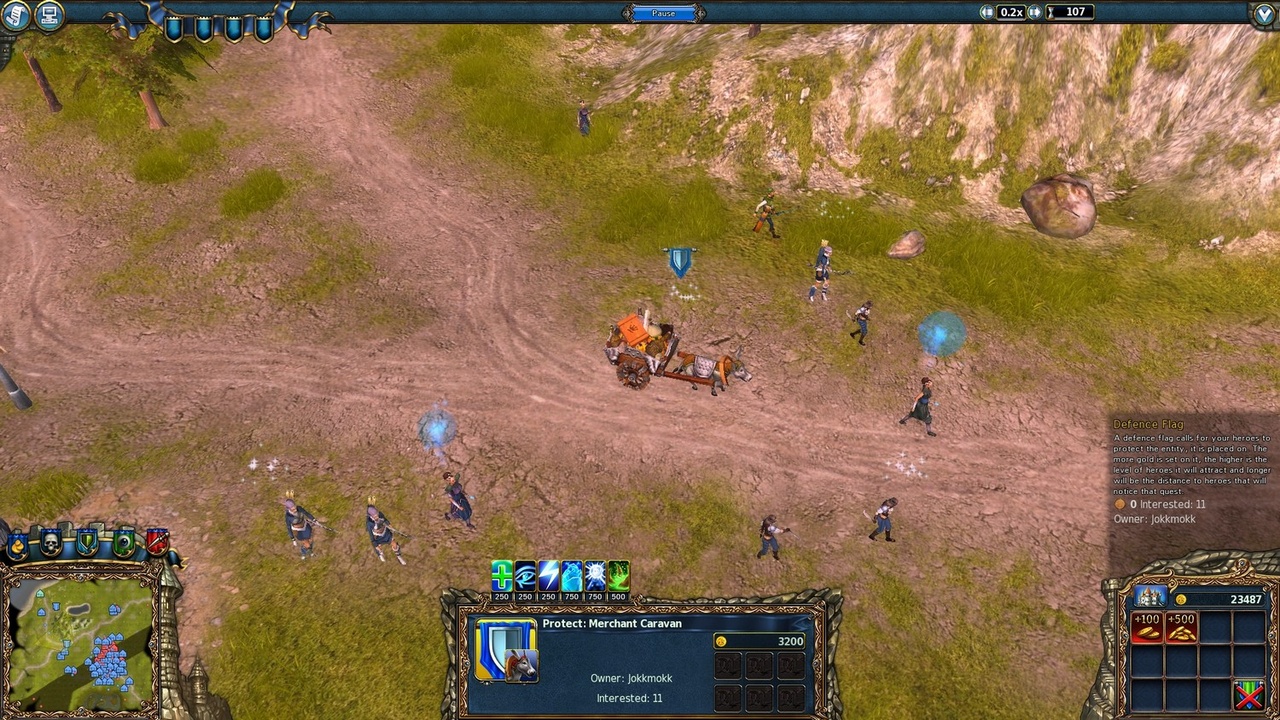Select the 750-cost frost hand spell

coord(571,575)
